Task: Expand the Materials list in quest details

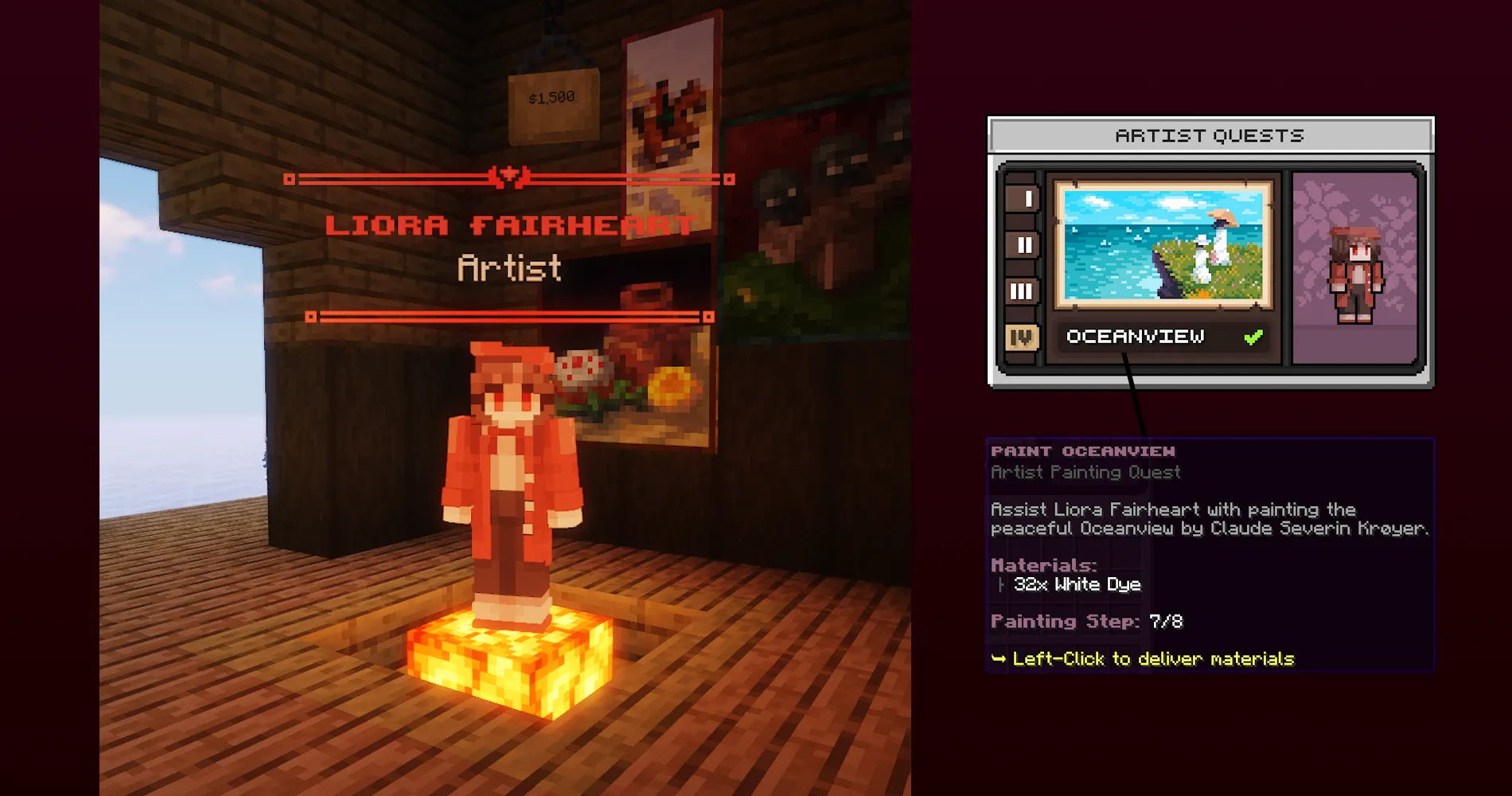Action: click(1042, 565)
